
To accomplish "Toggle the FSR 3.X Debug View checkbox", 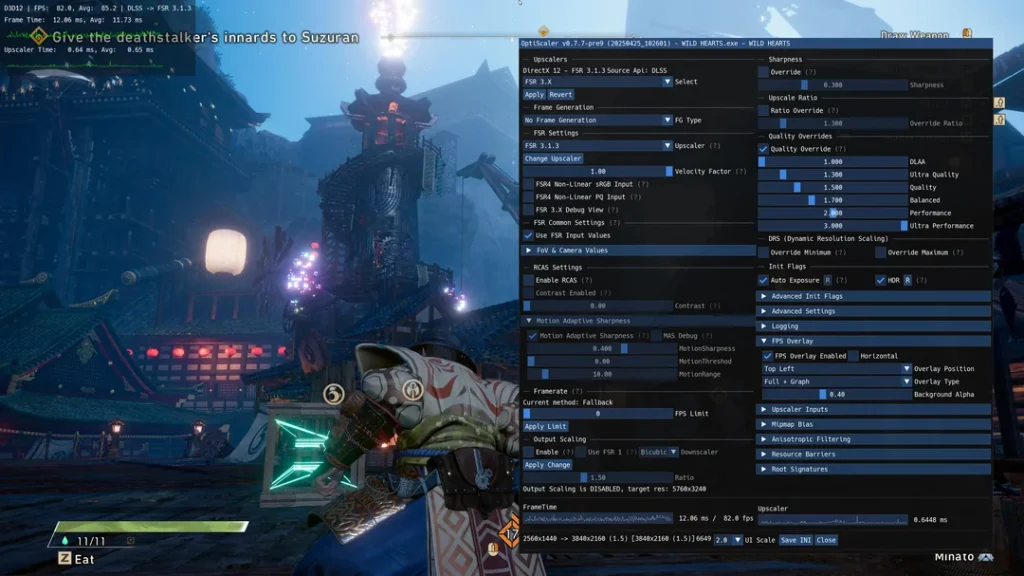I will point(528,210).
